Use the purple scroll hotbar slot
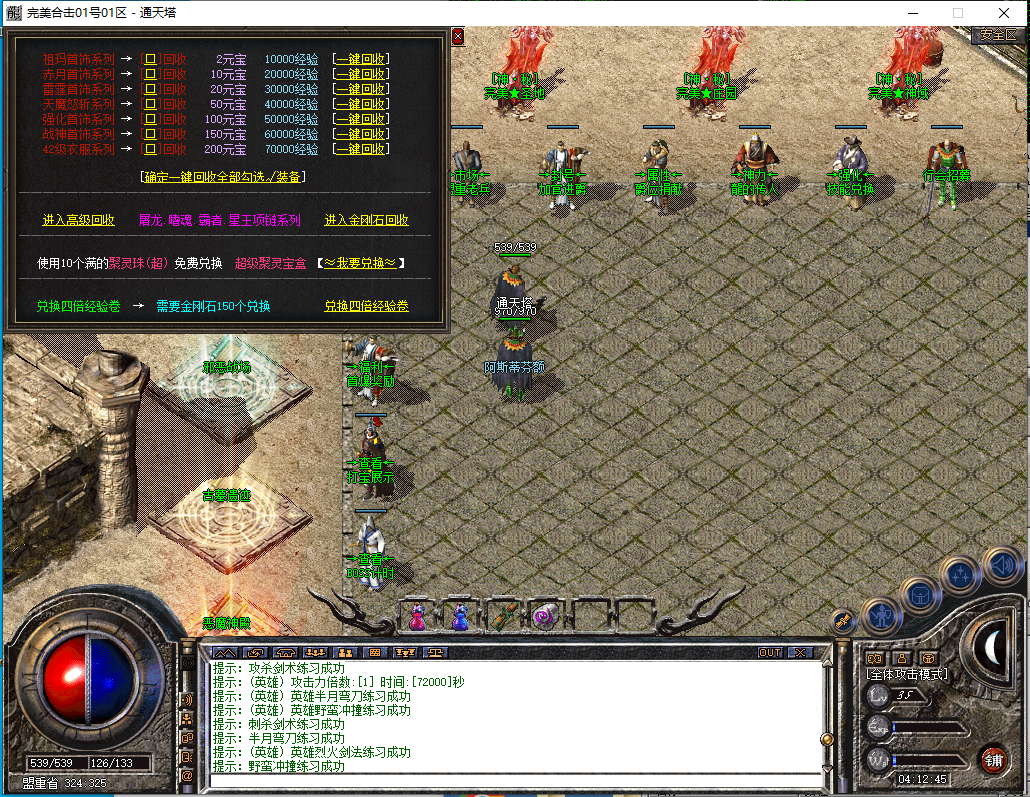The width and height of the screenshot is (1030, 797). (x=546, y=617)
